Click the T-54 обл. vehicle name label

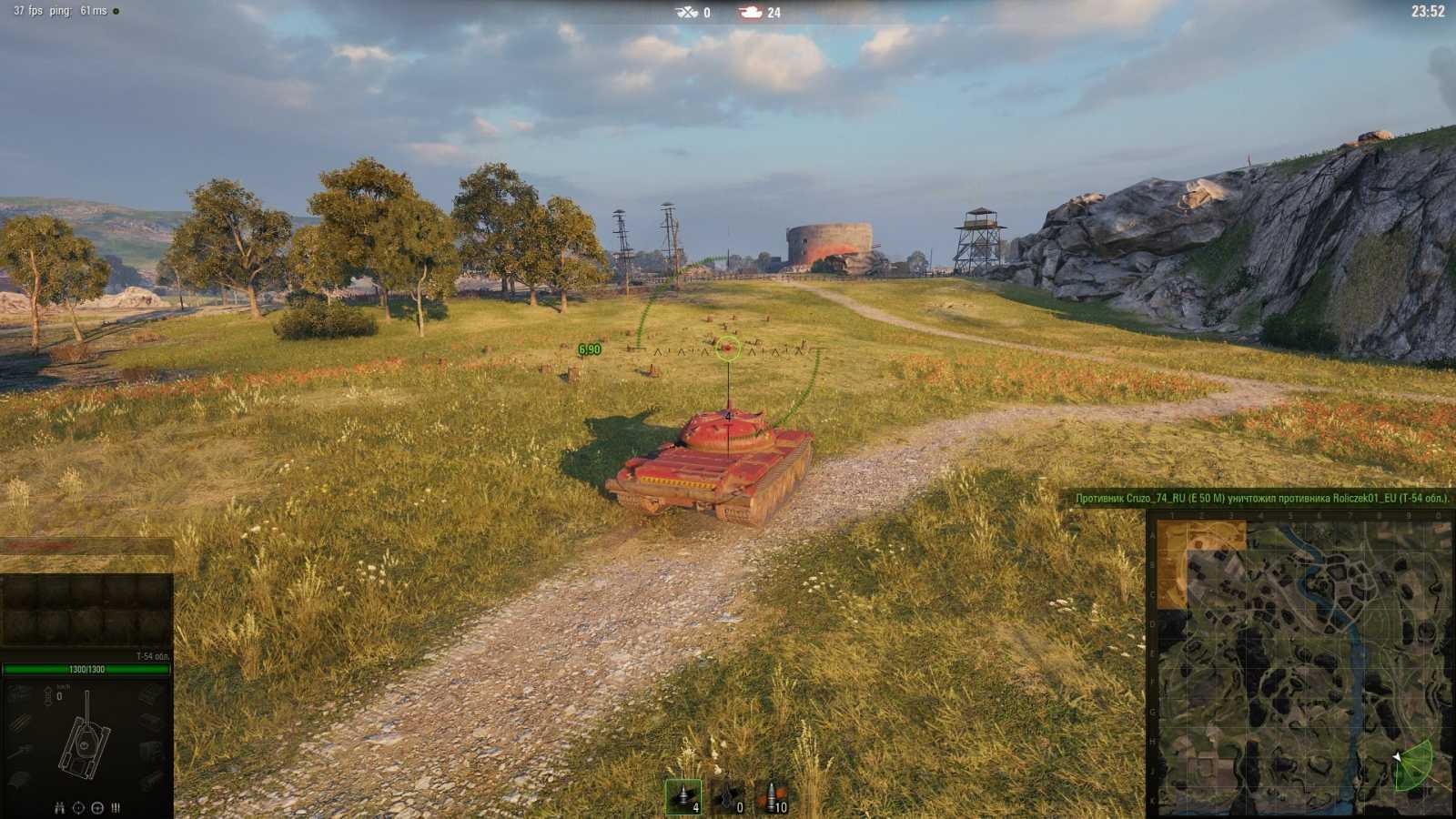pos(151,657)
